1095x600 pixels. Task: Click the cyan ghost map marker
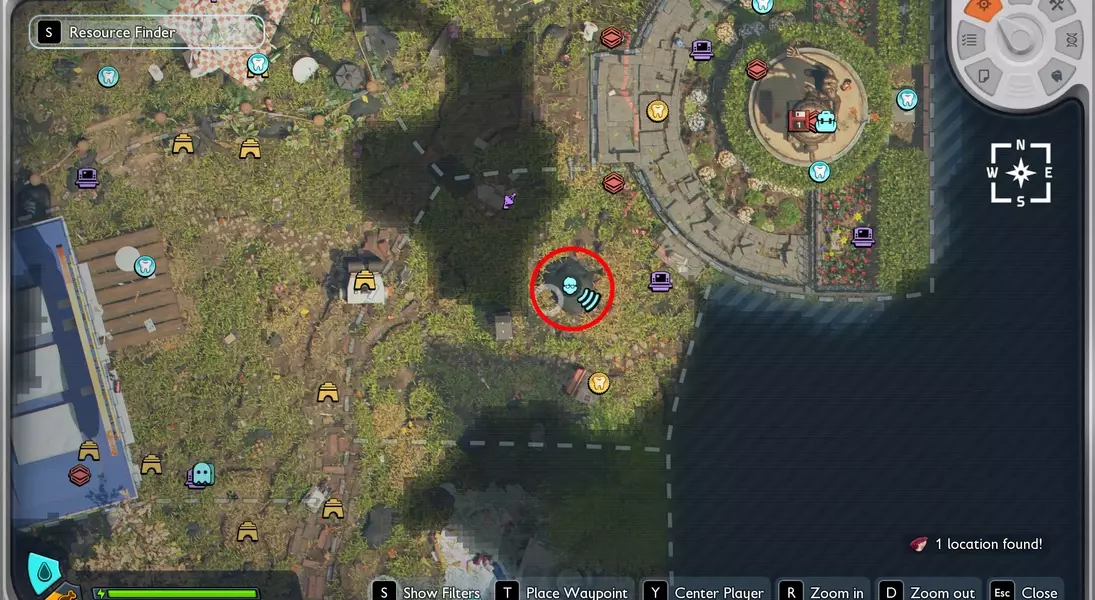(x=203, y=472)
